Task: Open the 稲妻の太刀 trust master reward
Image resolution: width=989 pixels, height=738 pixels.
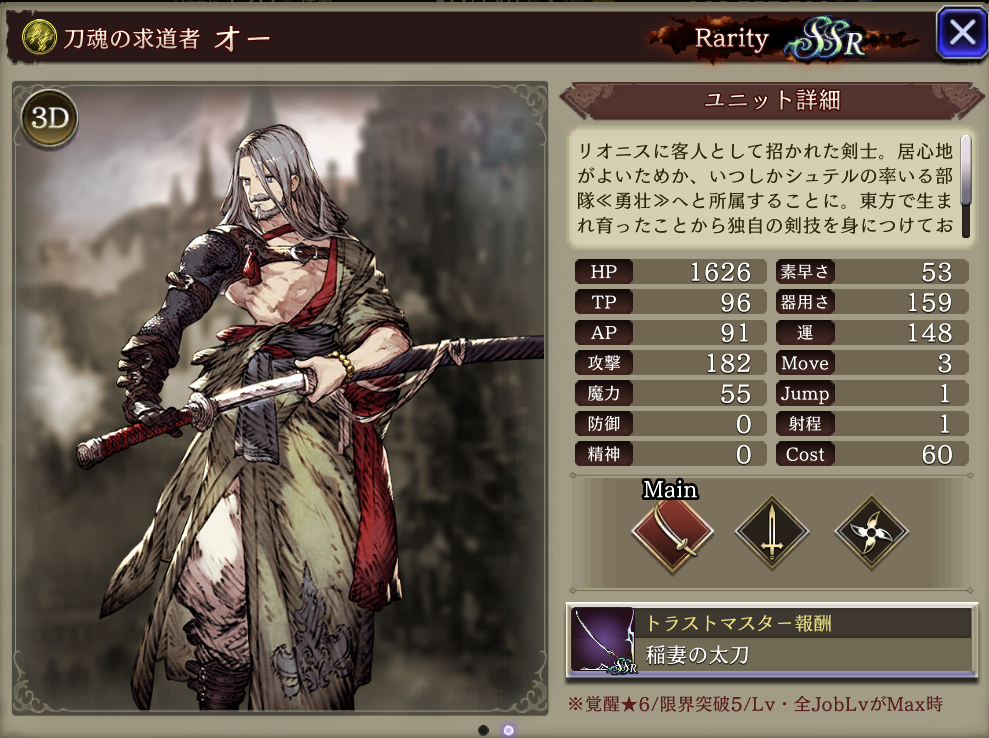Action: [x=771, y=640]
